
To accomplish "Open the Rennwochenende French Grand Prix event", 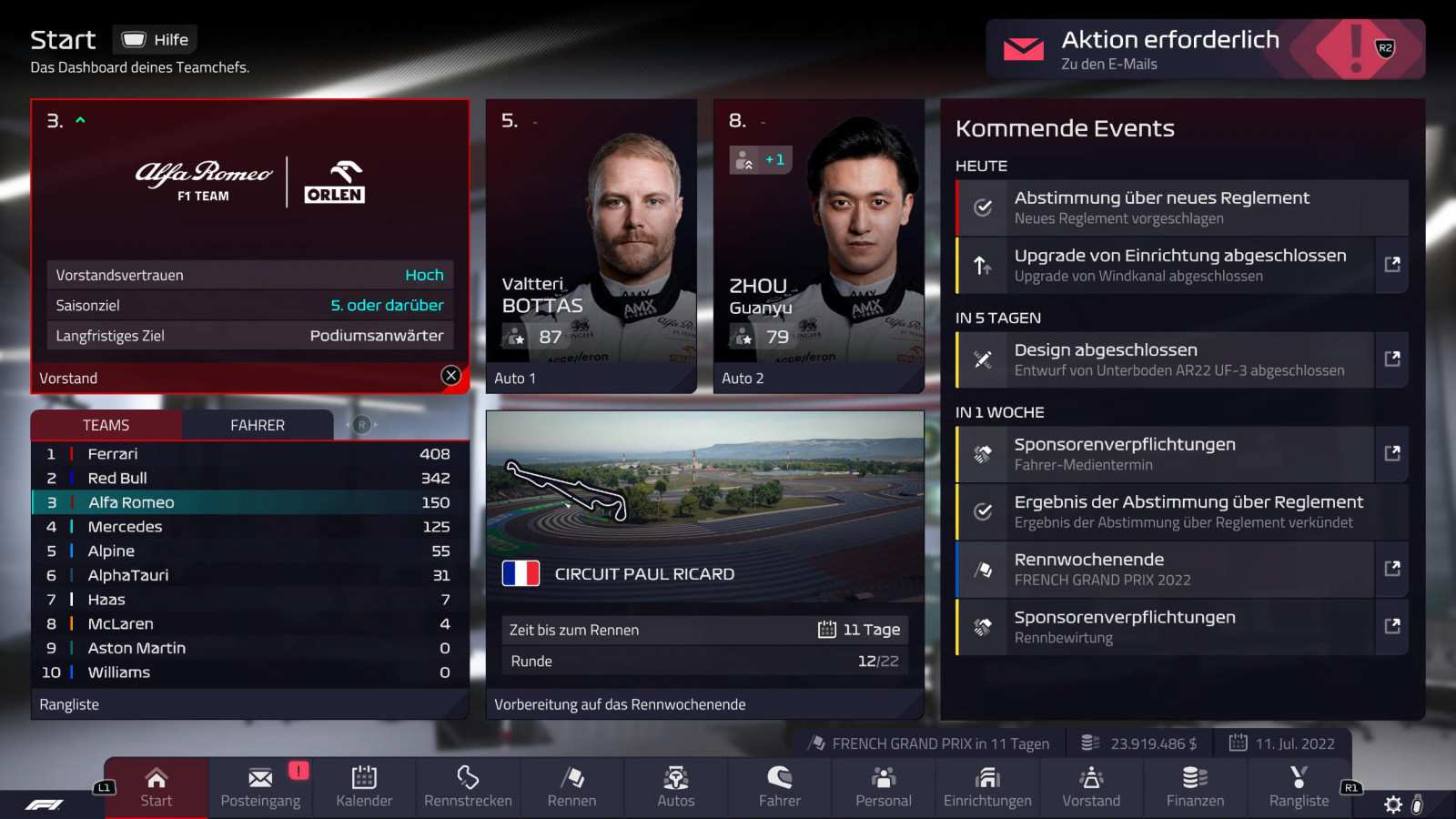I will [x=1165, y=569].
